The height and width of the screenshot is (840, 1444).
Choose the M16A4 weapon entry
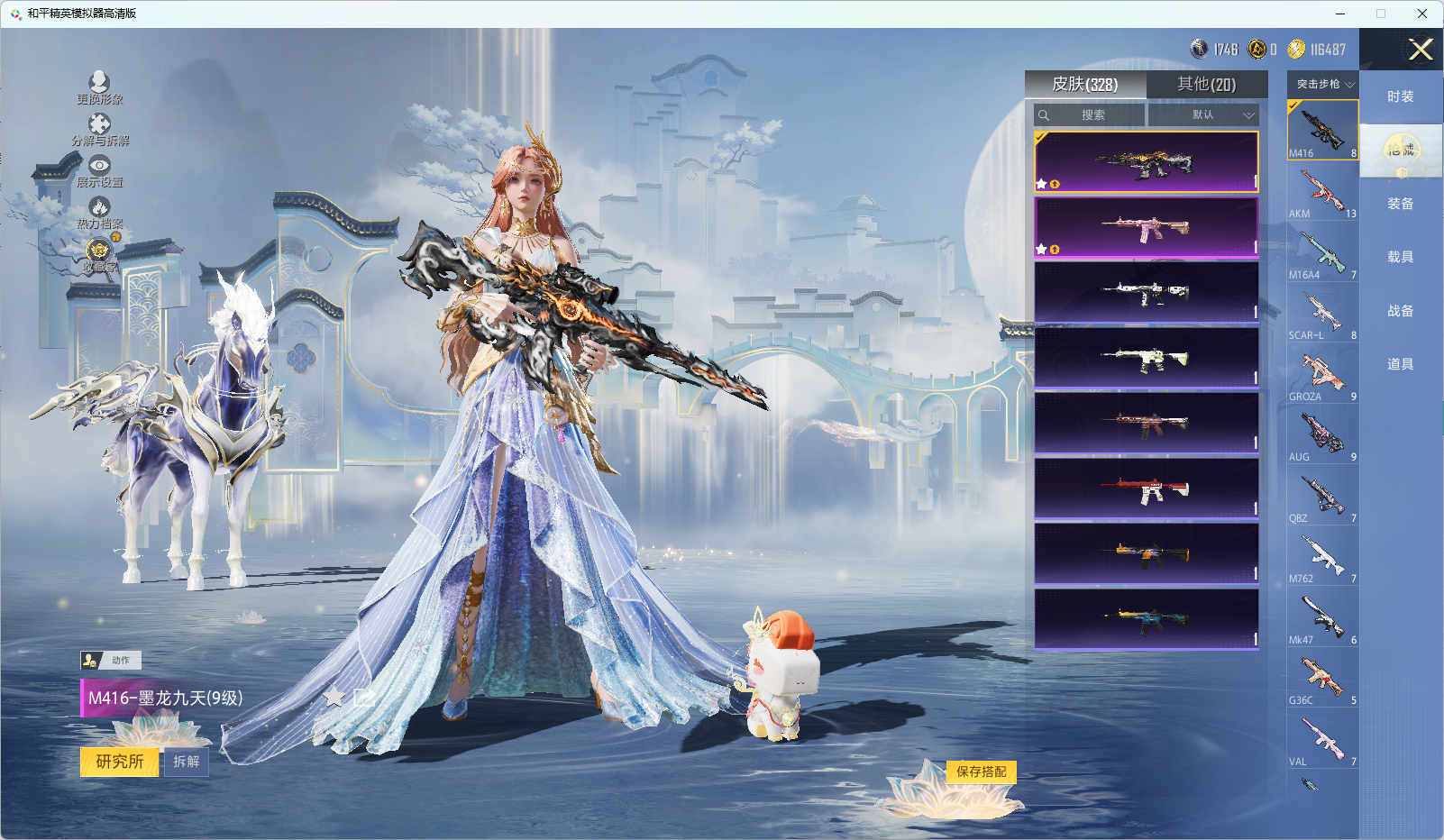[1322, 253]
